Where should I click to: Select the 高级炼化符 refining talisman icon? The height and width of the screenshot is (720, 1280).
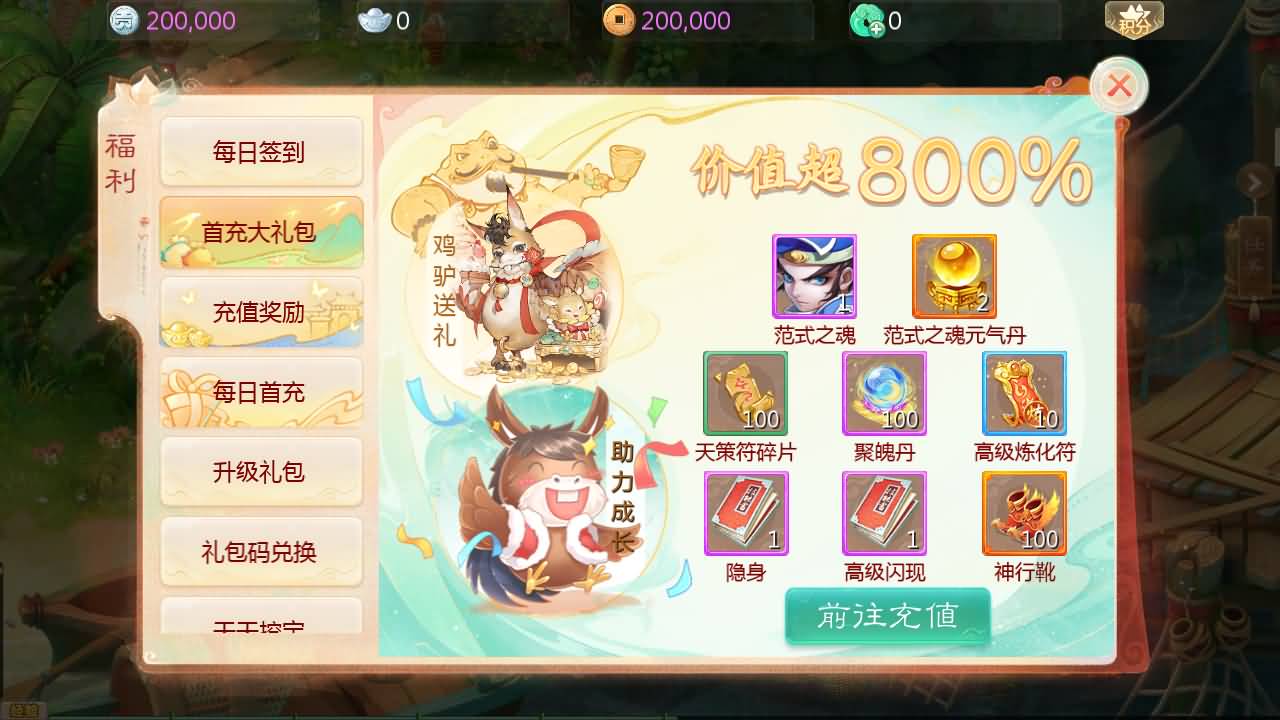1024,392
